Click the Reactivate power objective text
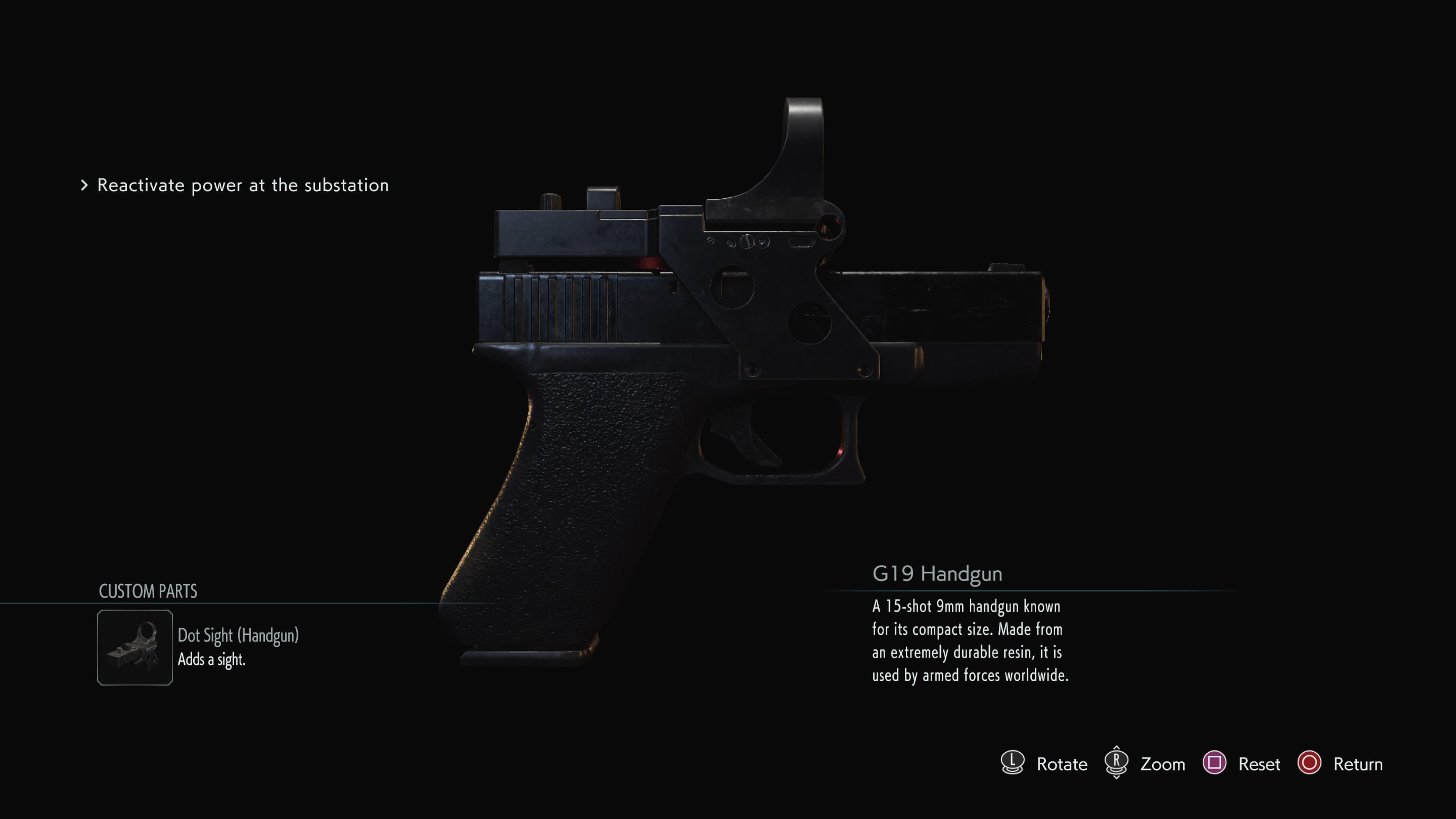The height and width of the screenshot is (819, 1456). click(243, 185)
